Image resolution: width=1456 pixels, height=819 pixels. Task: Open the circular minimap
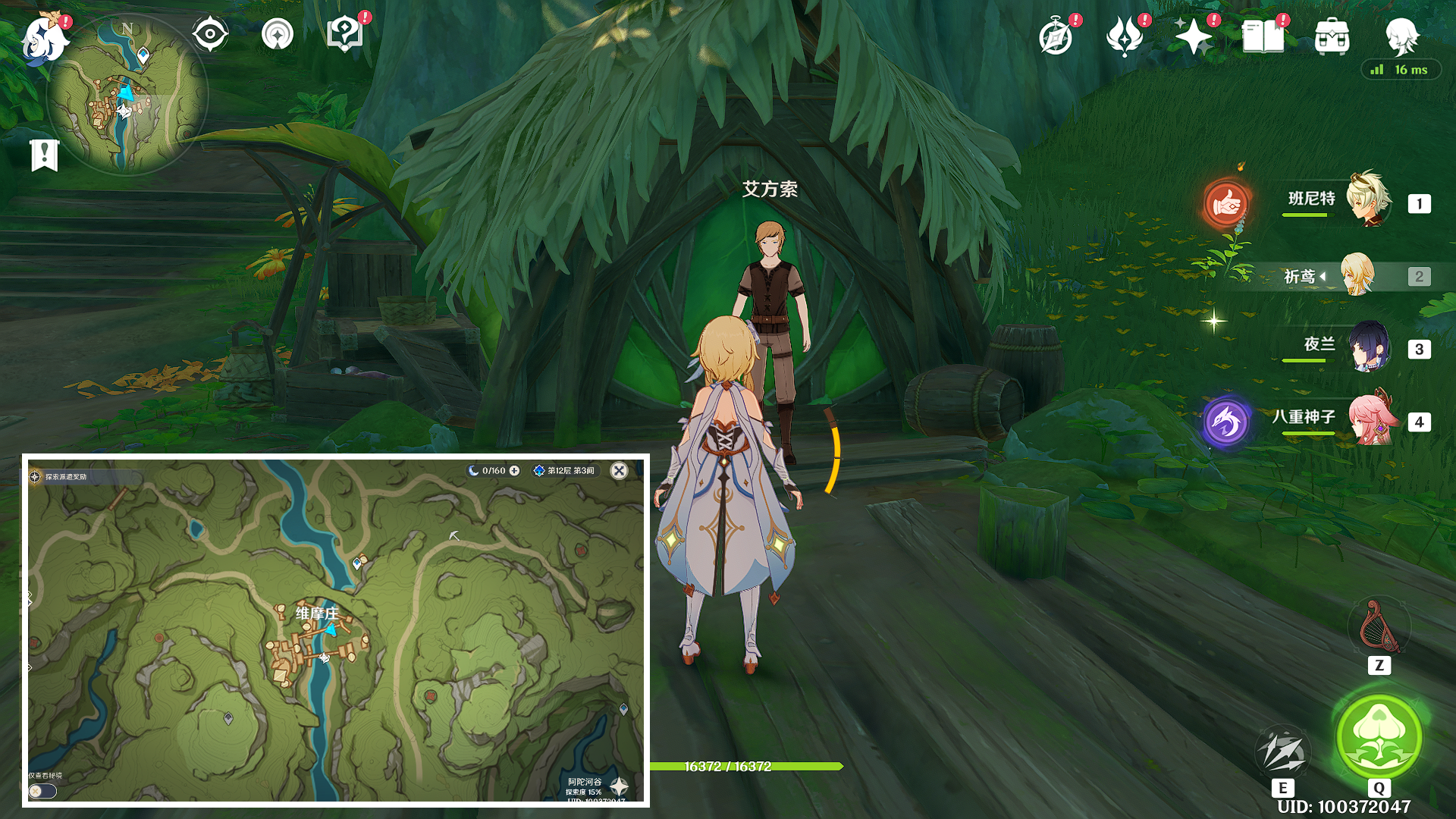tap(127, 95)
